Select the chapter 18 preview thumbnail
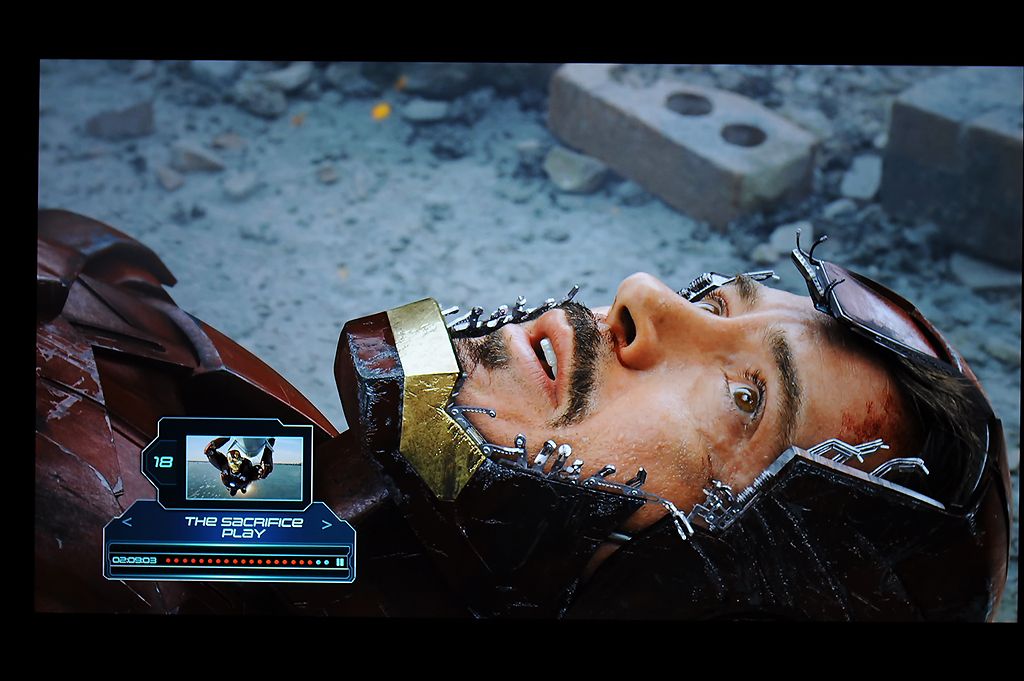 244,467
